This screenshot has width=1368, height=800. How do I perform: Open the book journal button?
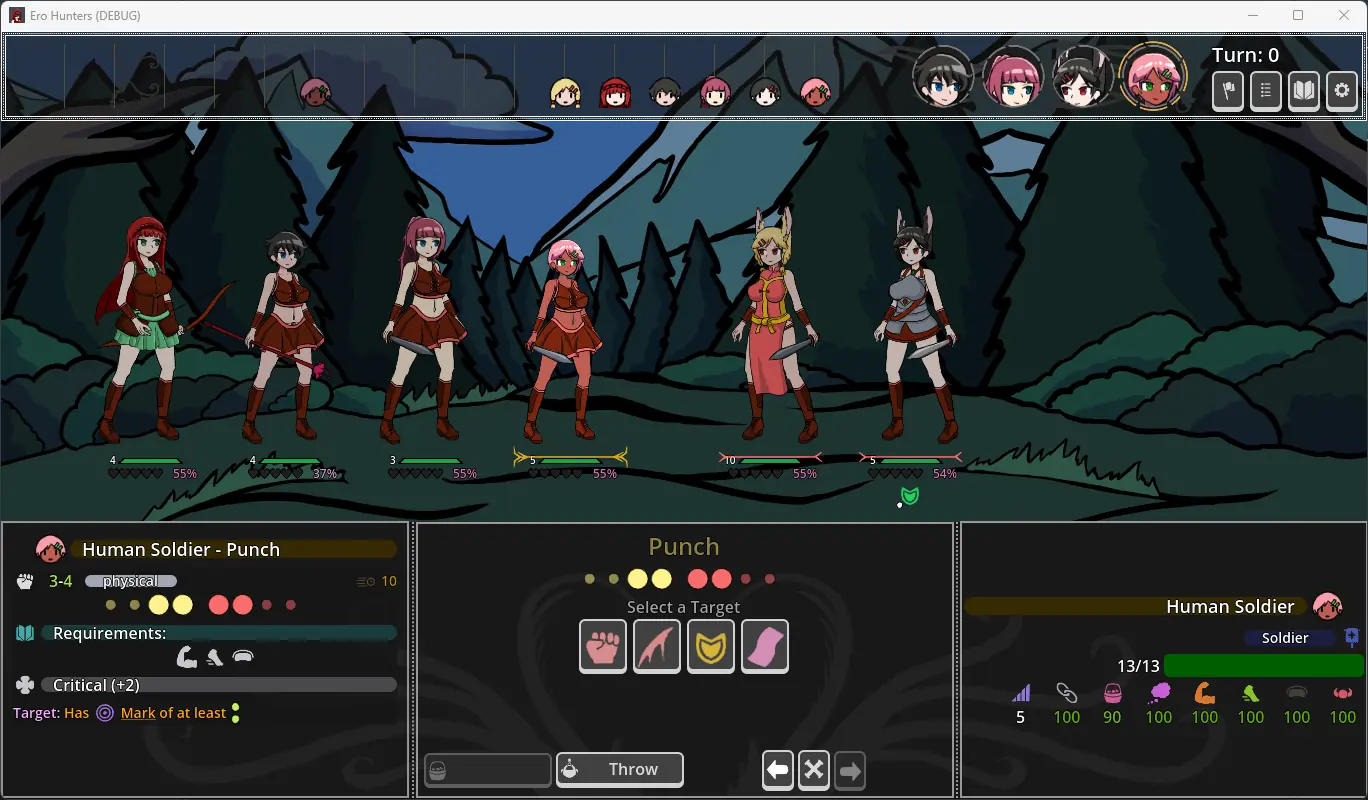(1304, 91)
